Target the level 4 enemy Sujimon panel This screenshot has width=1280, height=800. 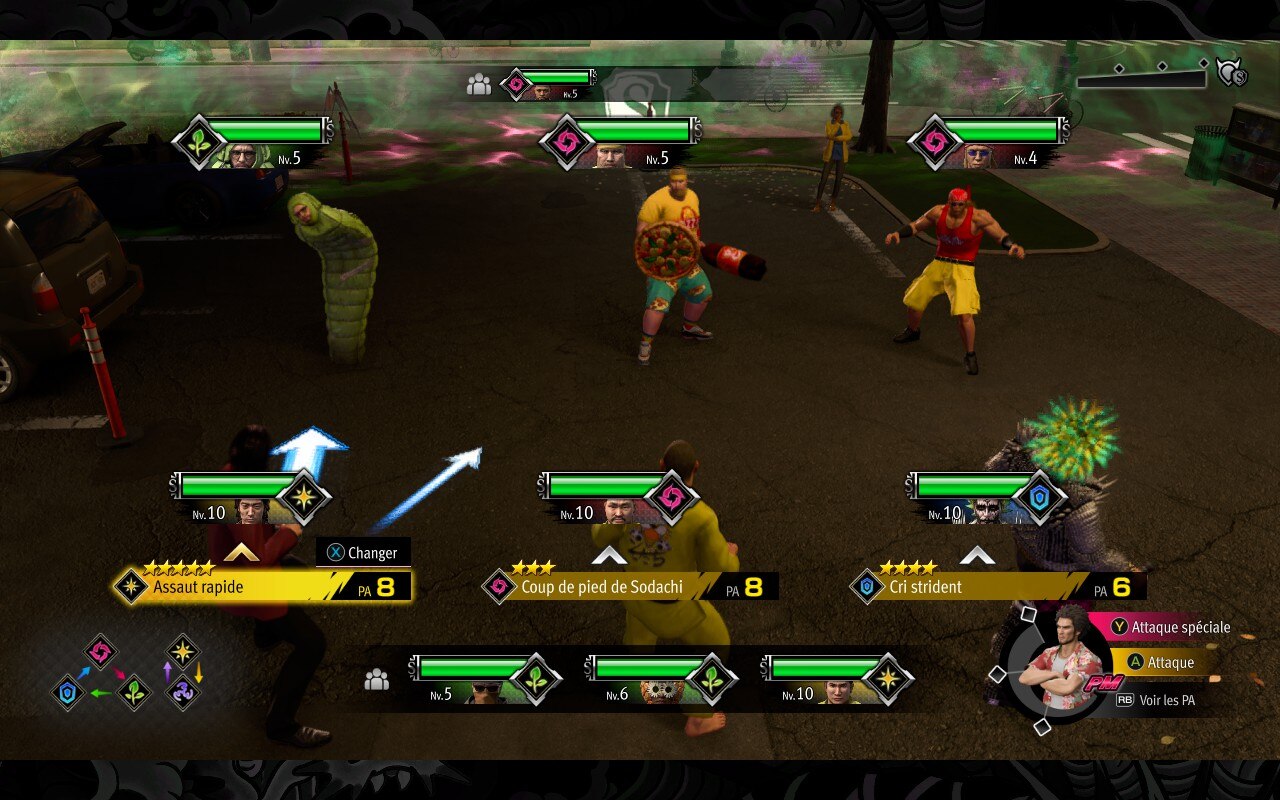click(988, 142)
